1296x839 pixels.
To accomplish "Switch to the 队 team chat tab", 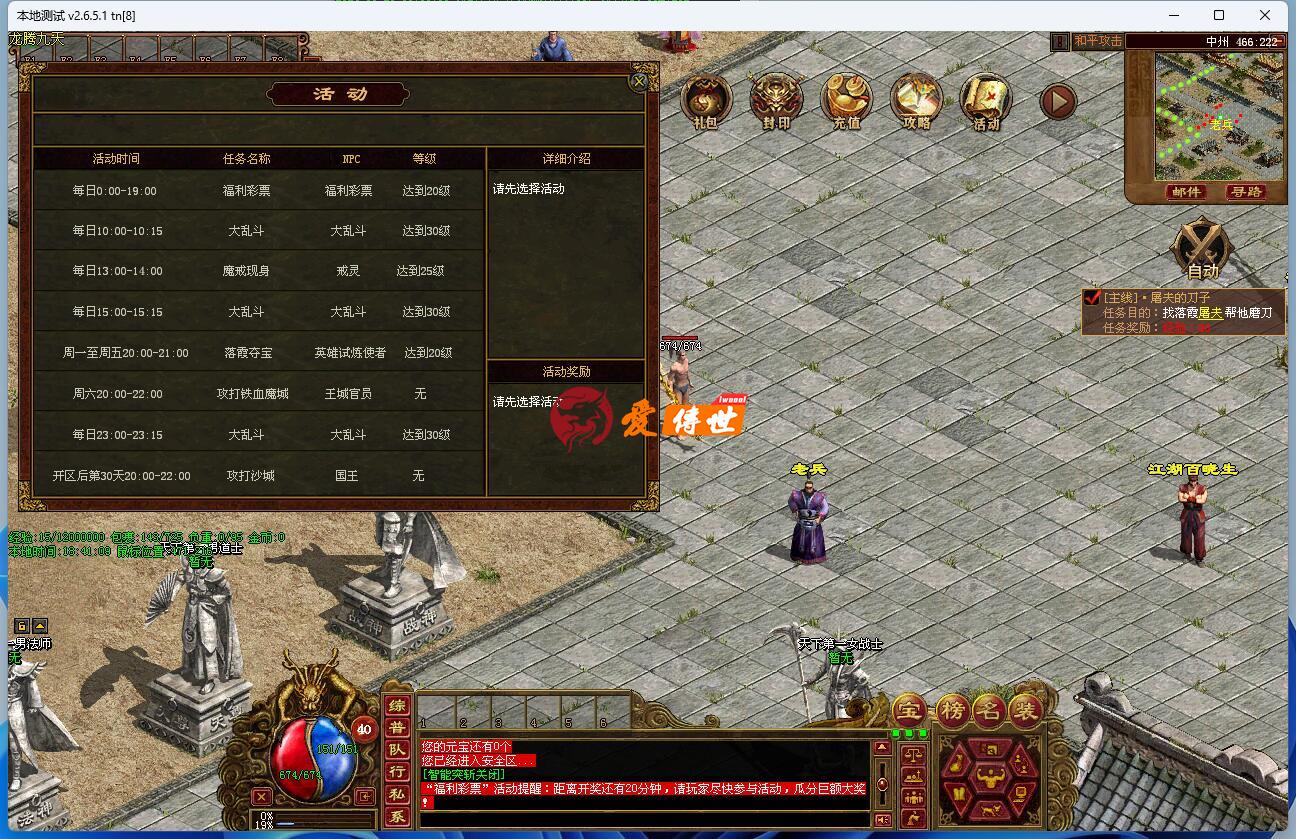I will tap(397, 747).
